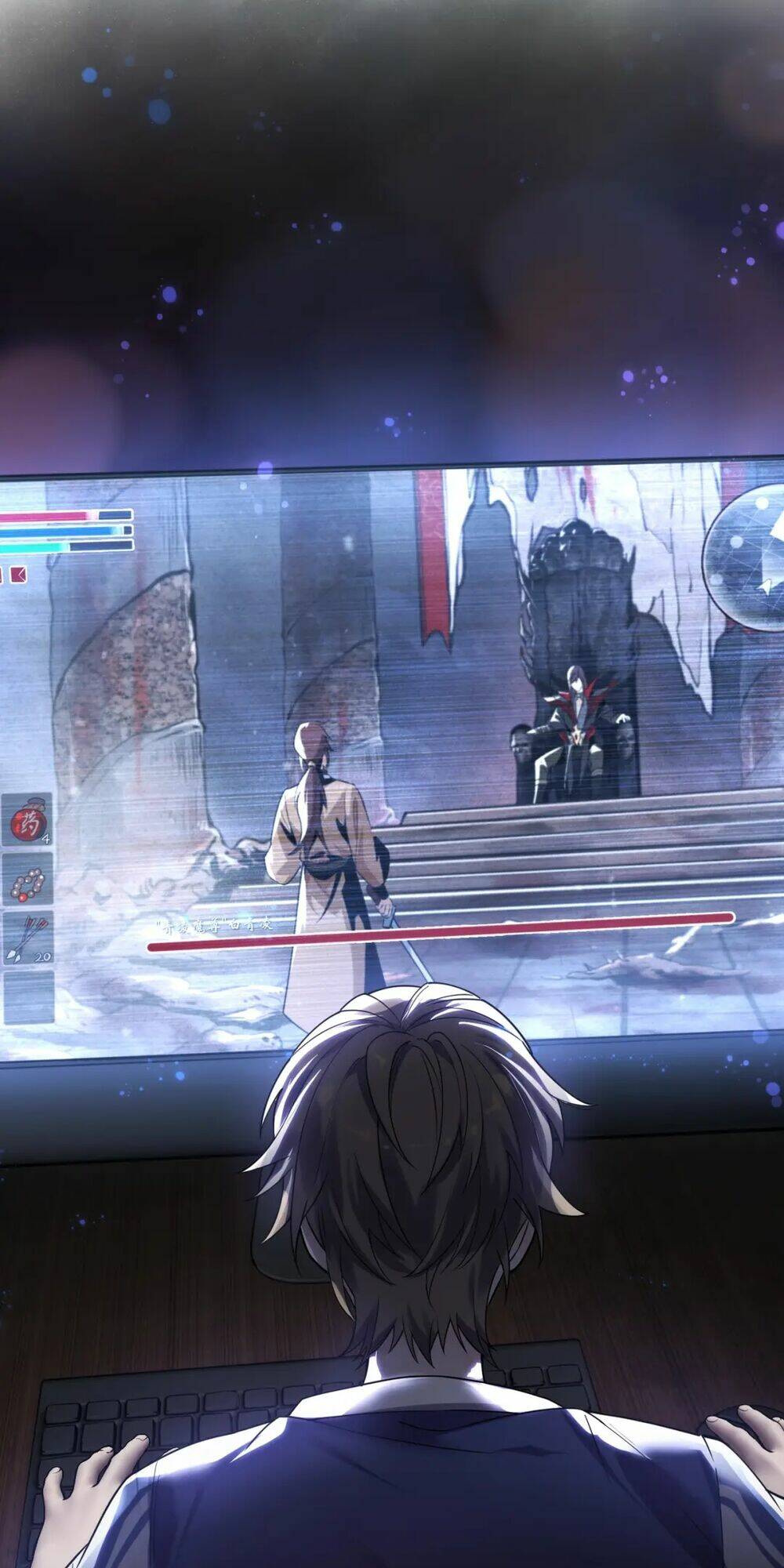Choose the arrows slot showing 20
Screen dimensions: 784x1568
tap(28, 939)
